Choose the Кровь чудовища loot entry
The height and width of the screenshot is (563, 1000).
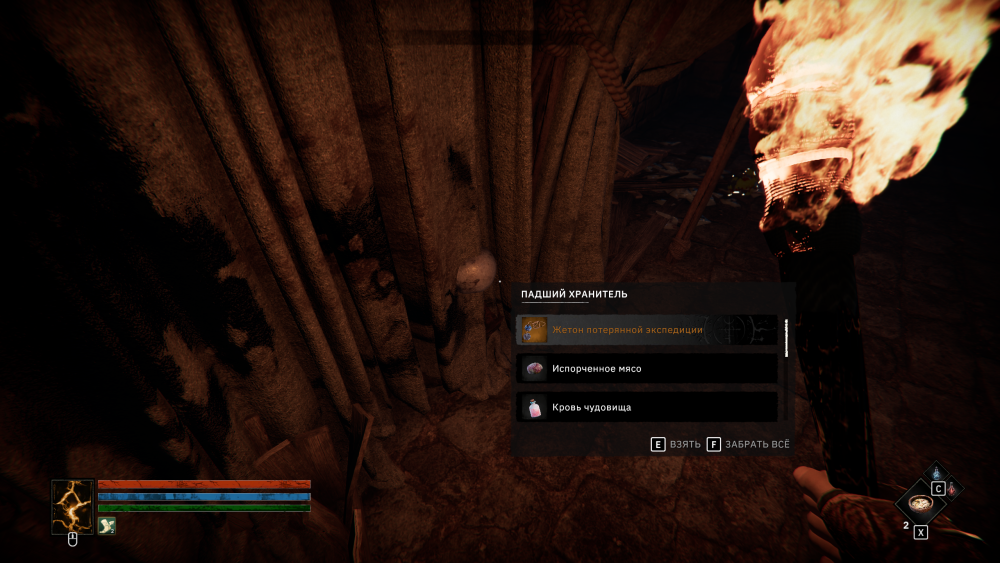[x=646, y=407]
